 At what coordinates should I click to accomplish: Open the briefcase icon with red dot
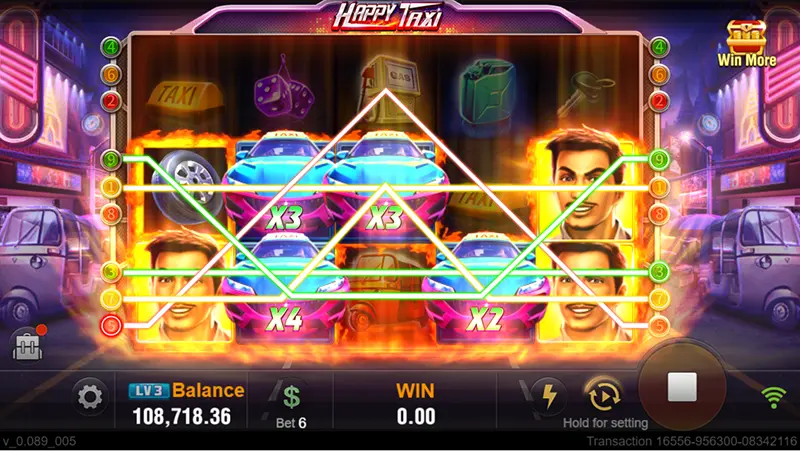click(26, 345)
